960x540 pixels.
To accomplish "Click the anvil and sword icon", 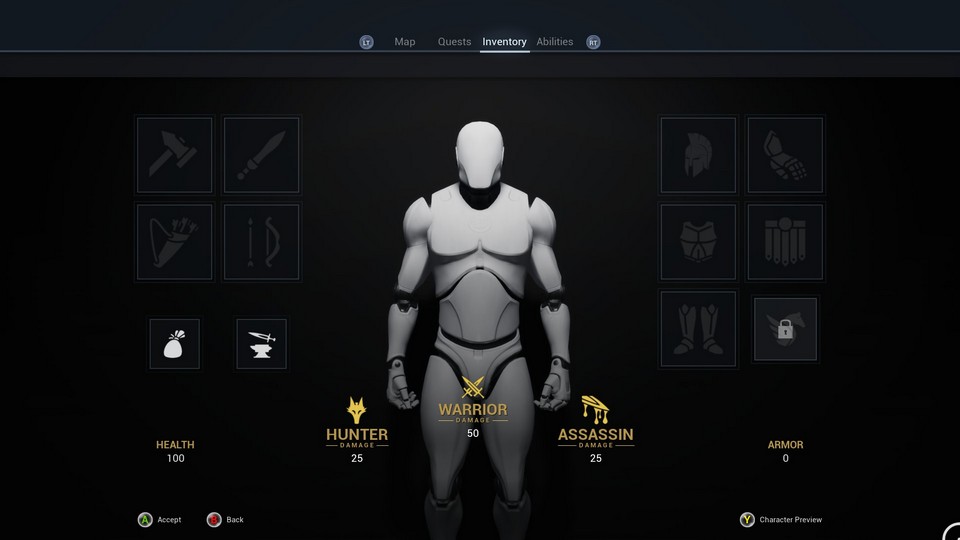I will pos(262,344).
